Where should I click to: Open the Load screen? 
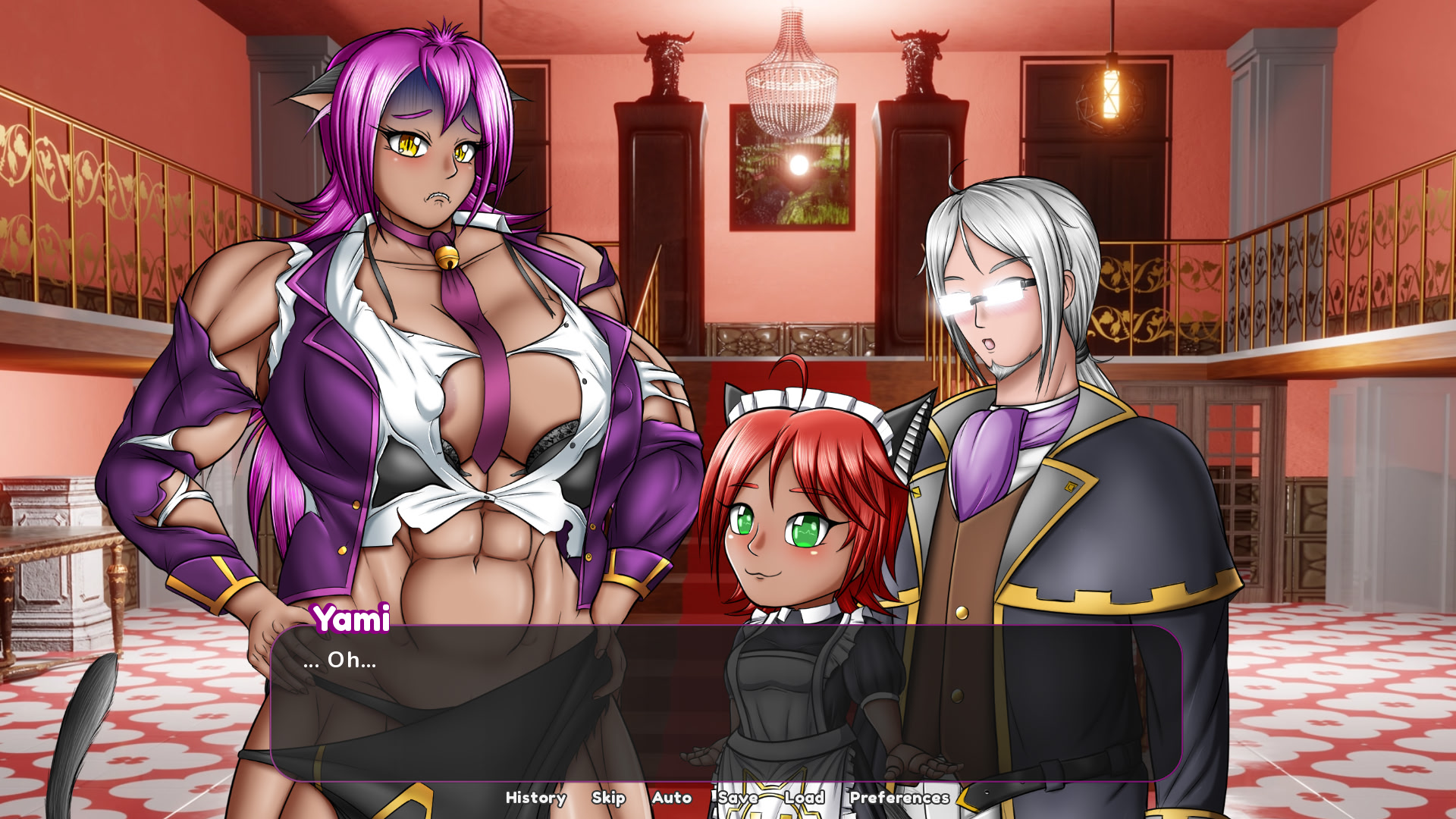[x=806, y=798]
